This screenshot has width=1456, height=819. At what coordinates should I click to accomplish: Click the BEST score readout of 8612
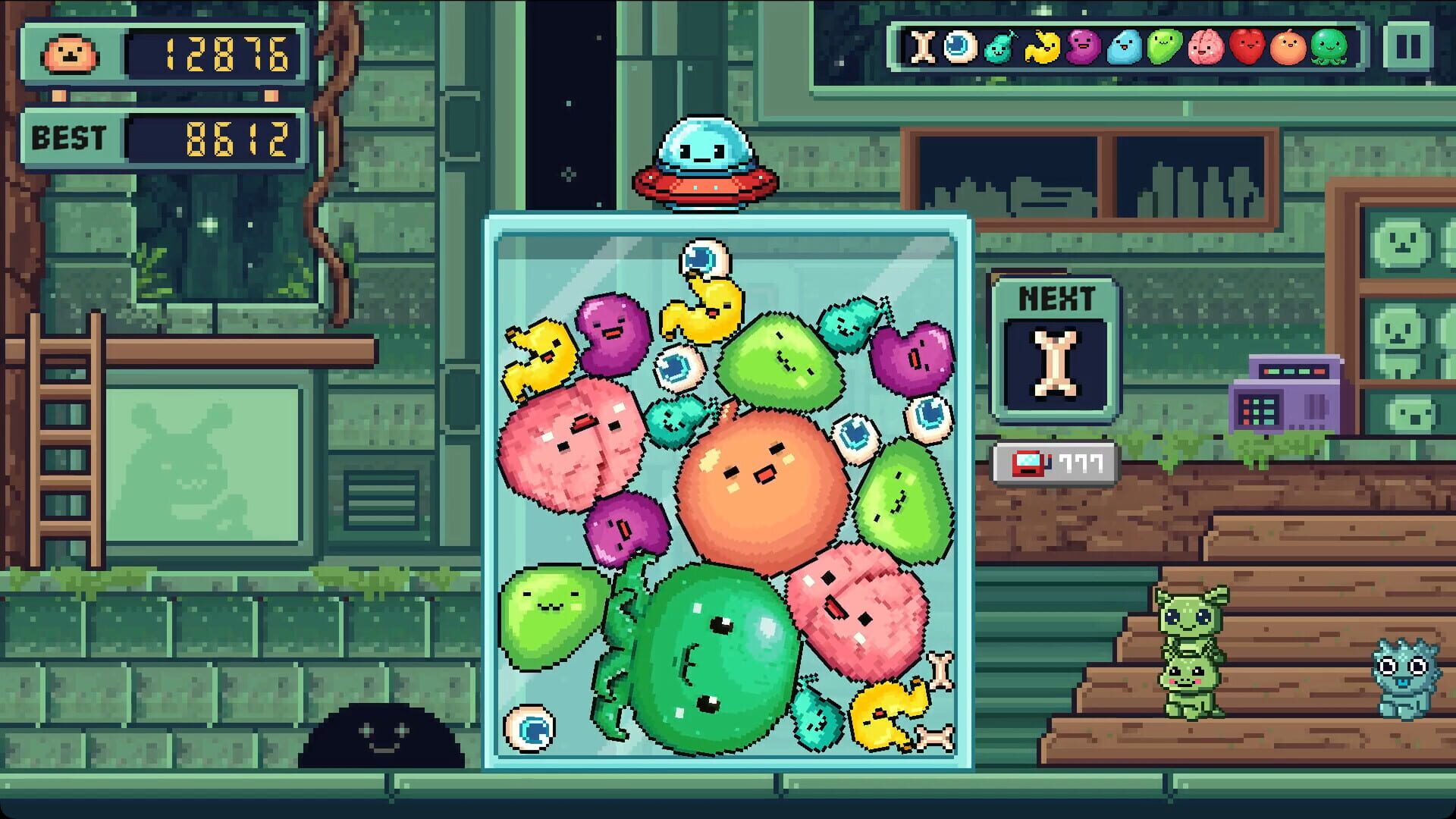coord(227,136)
